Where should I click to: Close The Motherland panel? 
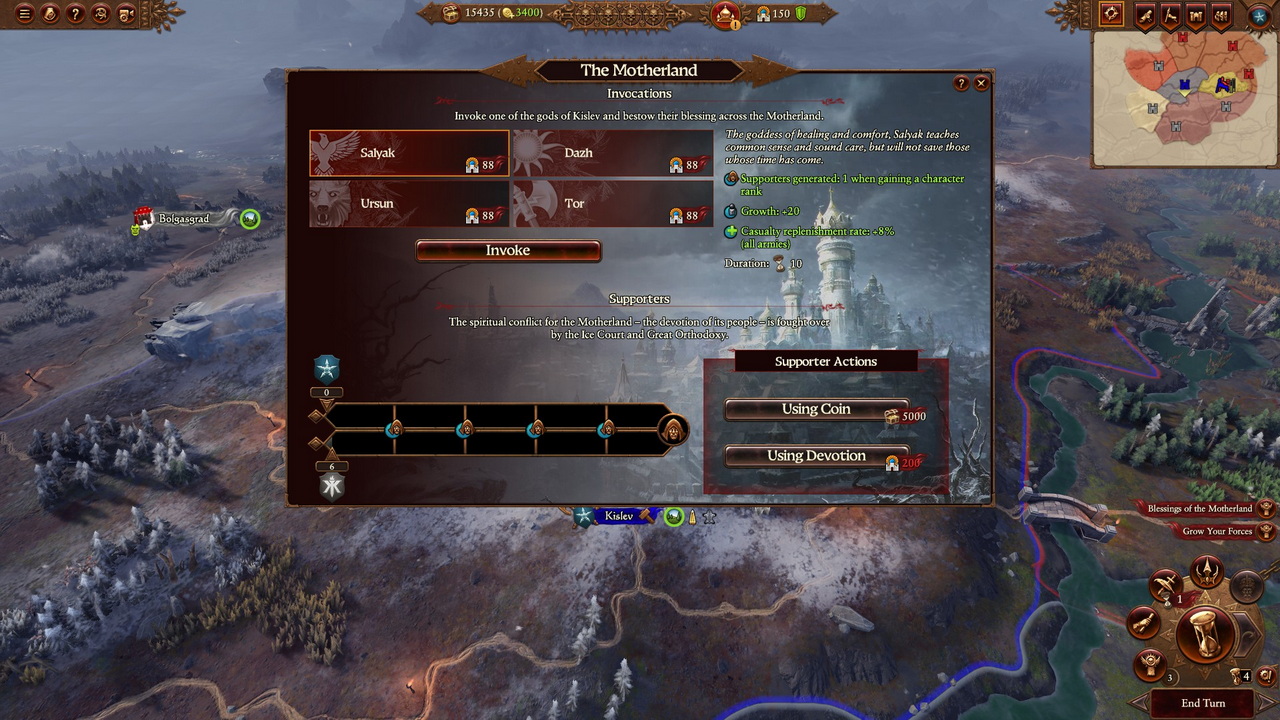982,84
